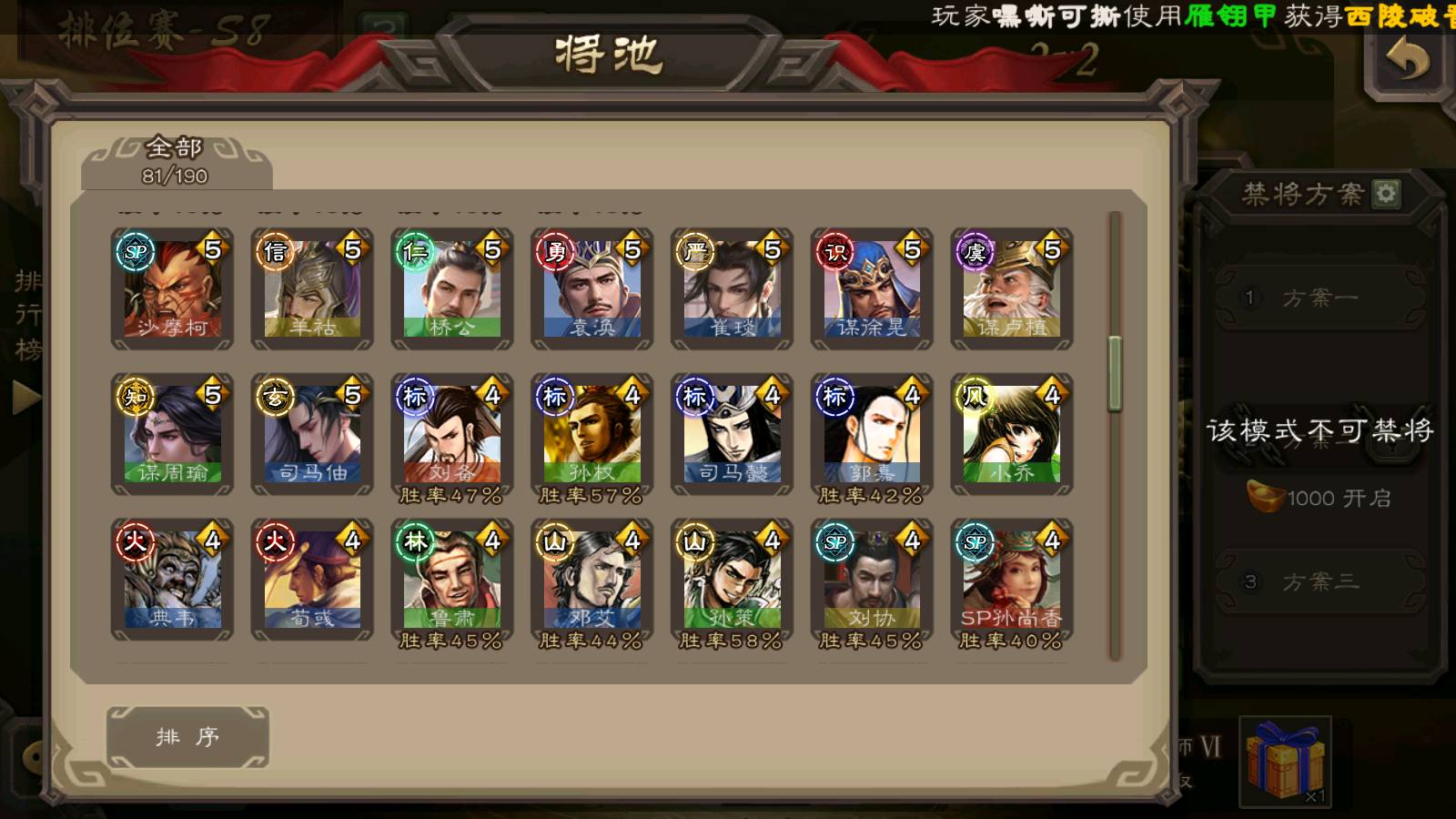
Task: Choose the 崔琰 general card
Action: coord(733,288)
